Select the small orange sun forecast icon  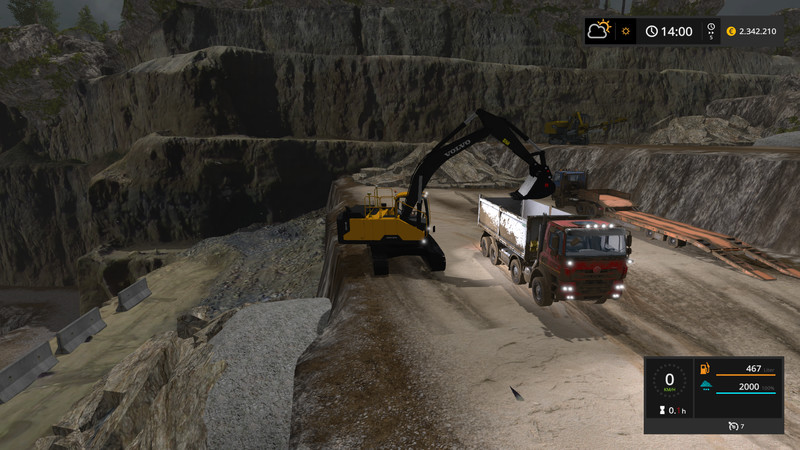click(x=626, y=31)
